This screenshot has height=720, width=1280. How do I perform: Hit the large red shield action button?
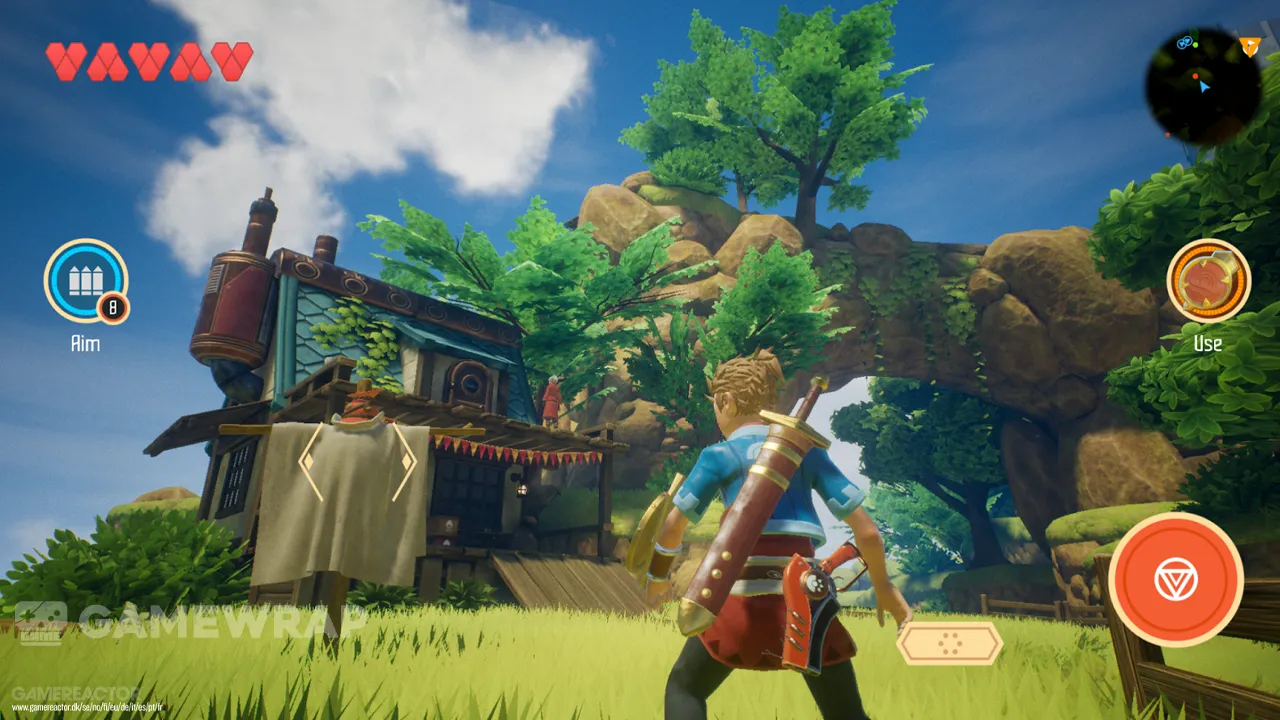click(1175, 579)
